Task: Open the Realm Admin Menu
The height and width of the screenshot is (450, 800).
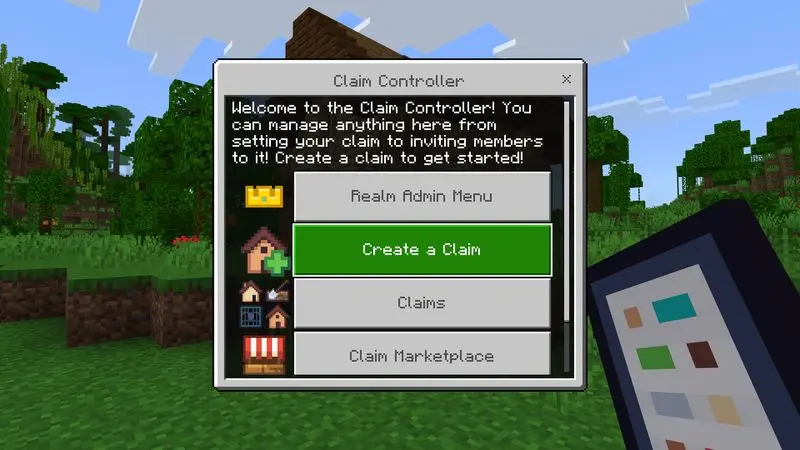Action: 421,196
